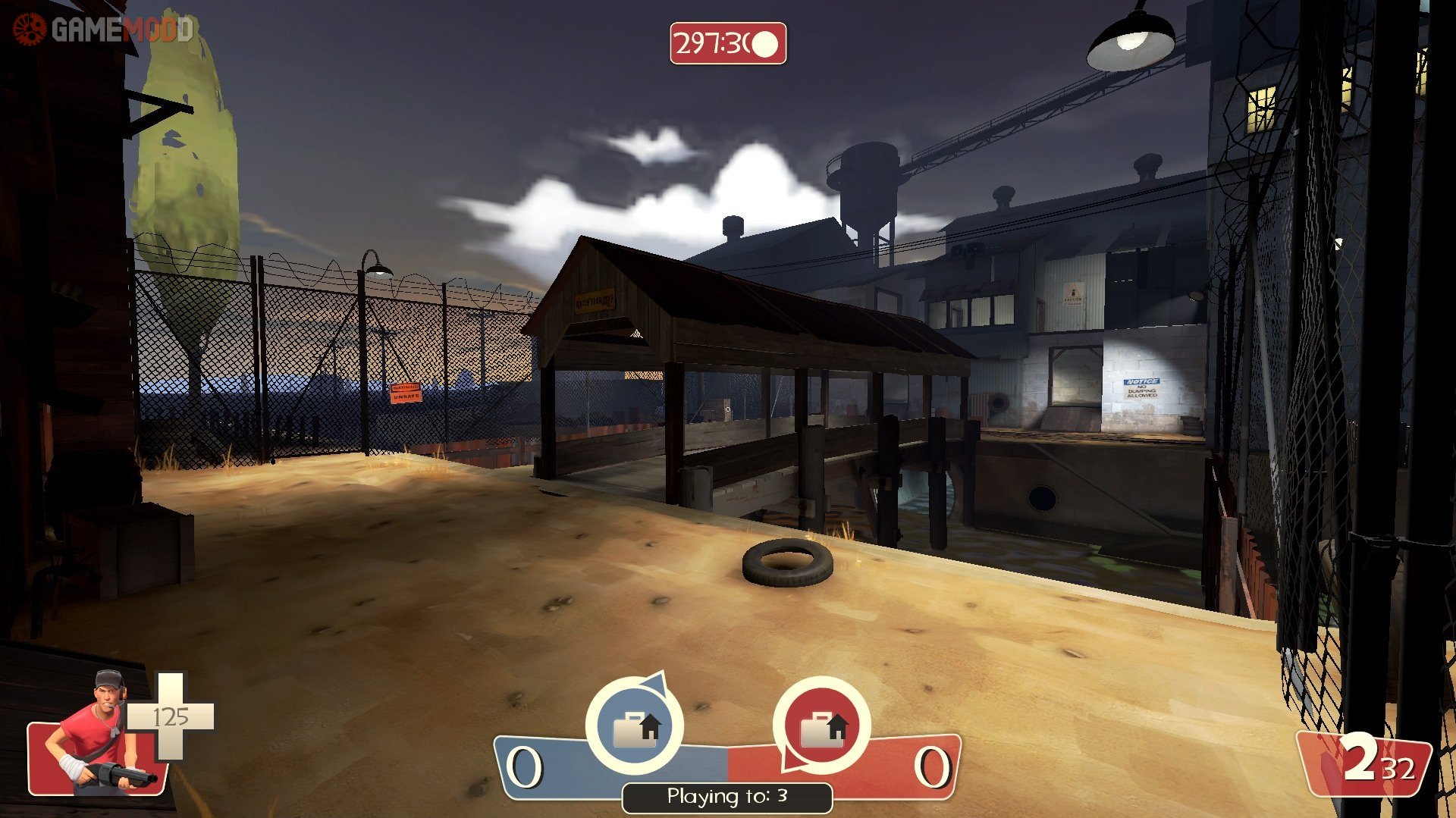Open the GameModd watermark logo
The width and height of the screenshot is (1456, 818).
coord(104,30)
